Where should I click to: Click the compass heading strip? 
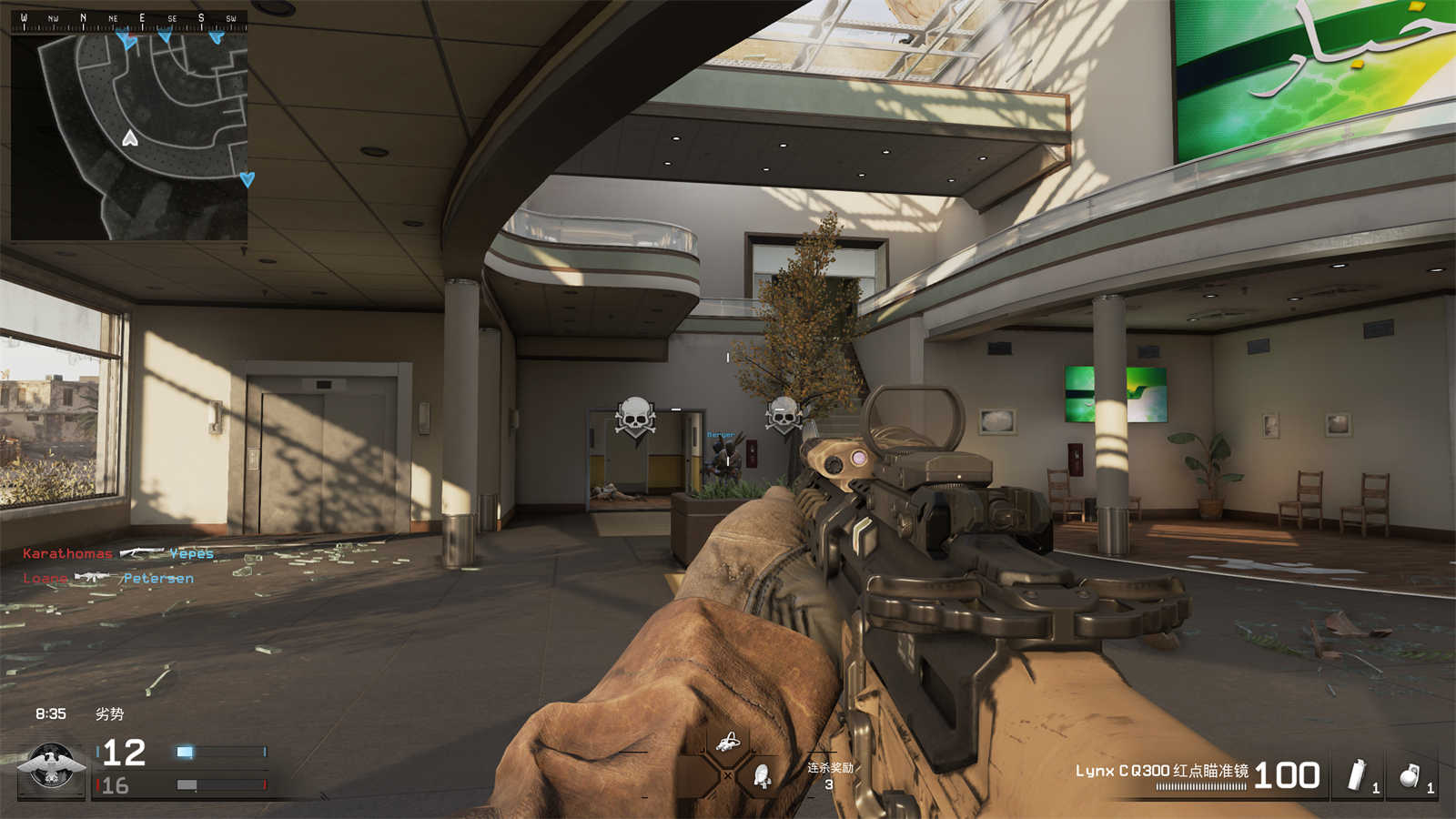point(128,19)
